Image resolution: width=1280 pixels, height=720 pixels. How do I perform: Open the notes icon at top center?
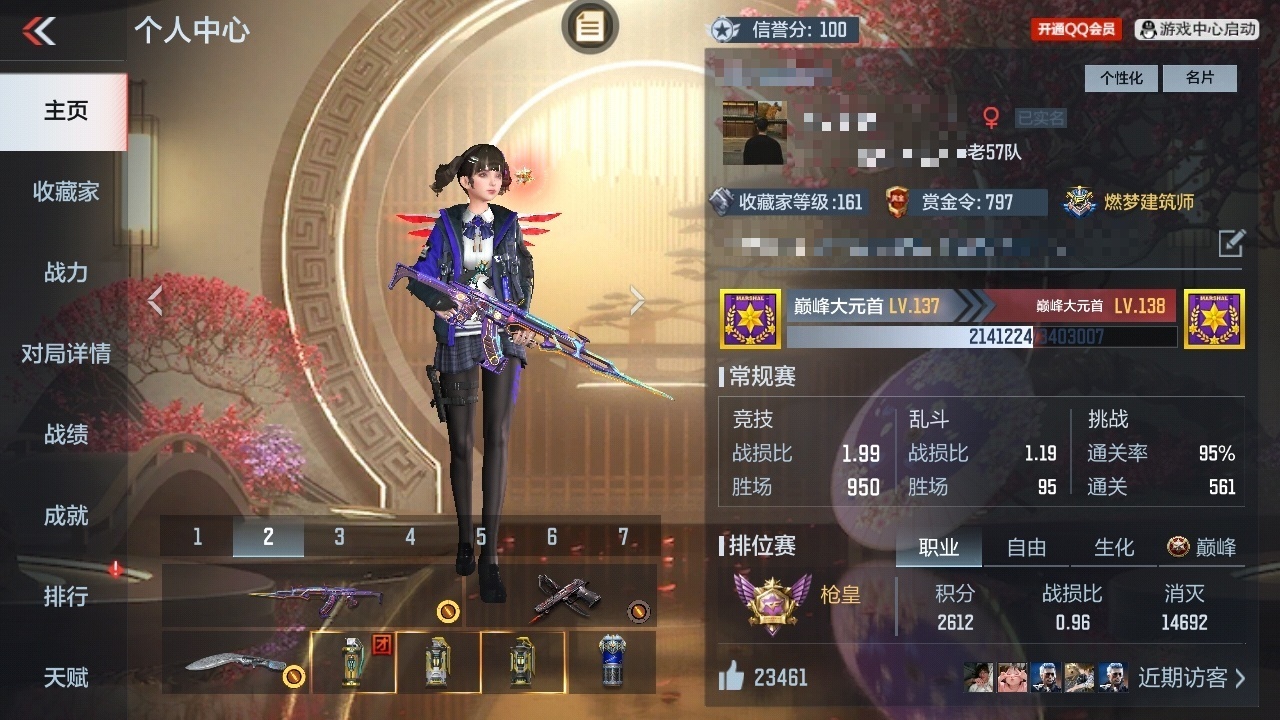(590, 27)
